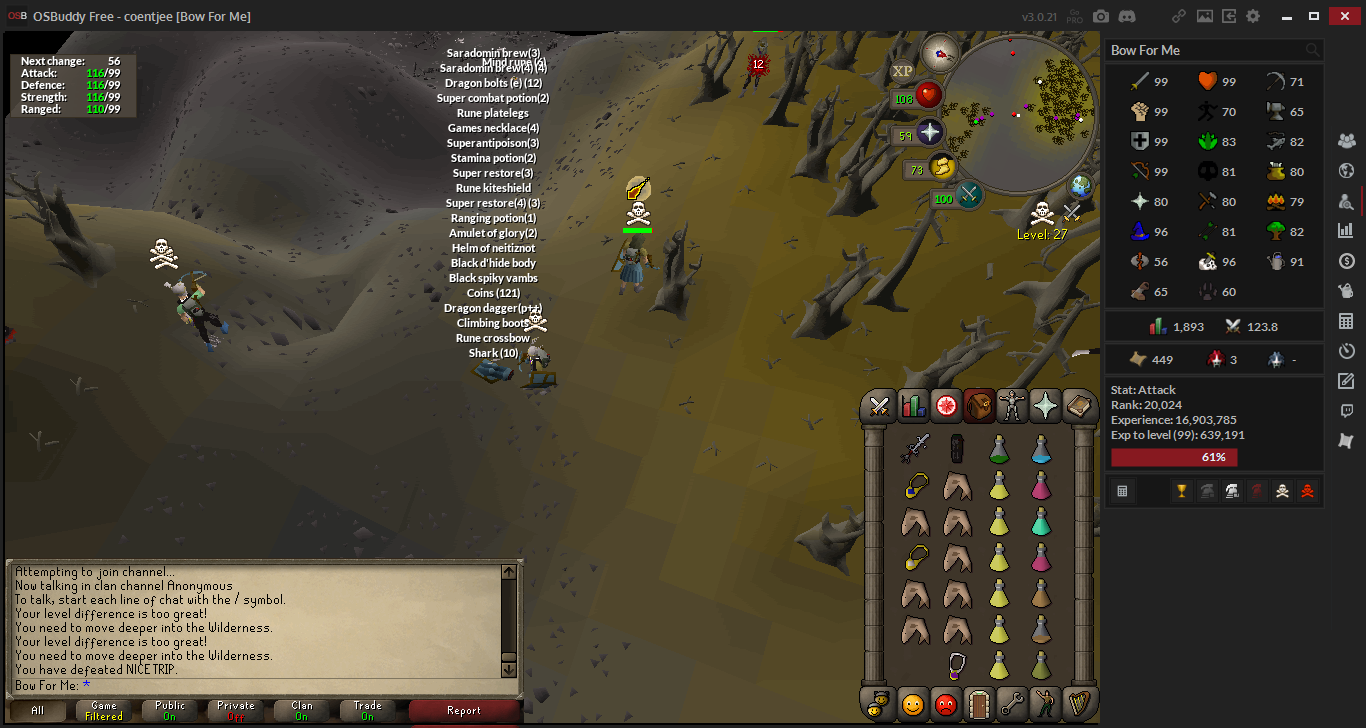Open the wrench Options tab
Image resolution: width=1366 pixels, height=728 pixels.
[1012, 704]
